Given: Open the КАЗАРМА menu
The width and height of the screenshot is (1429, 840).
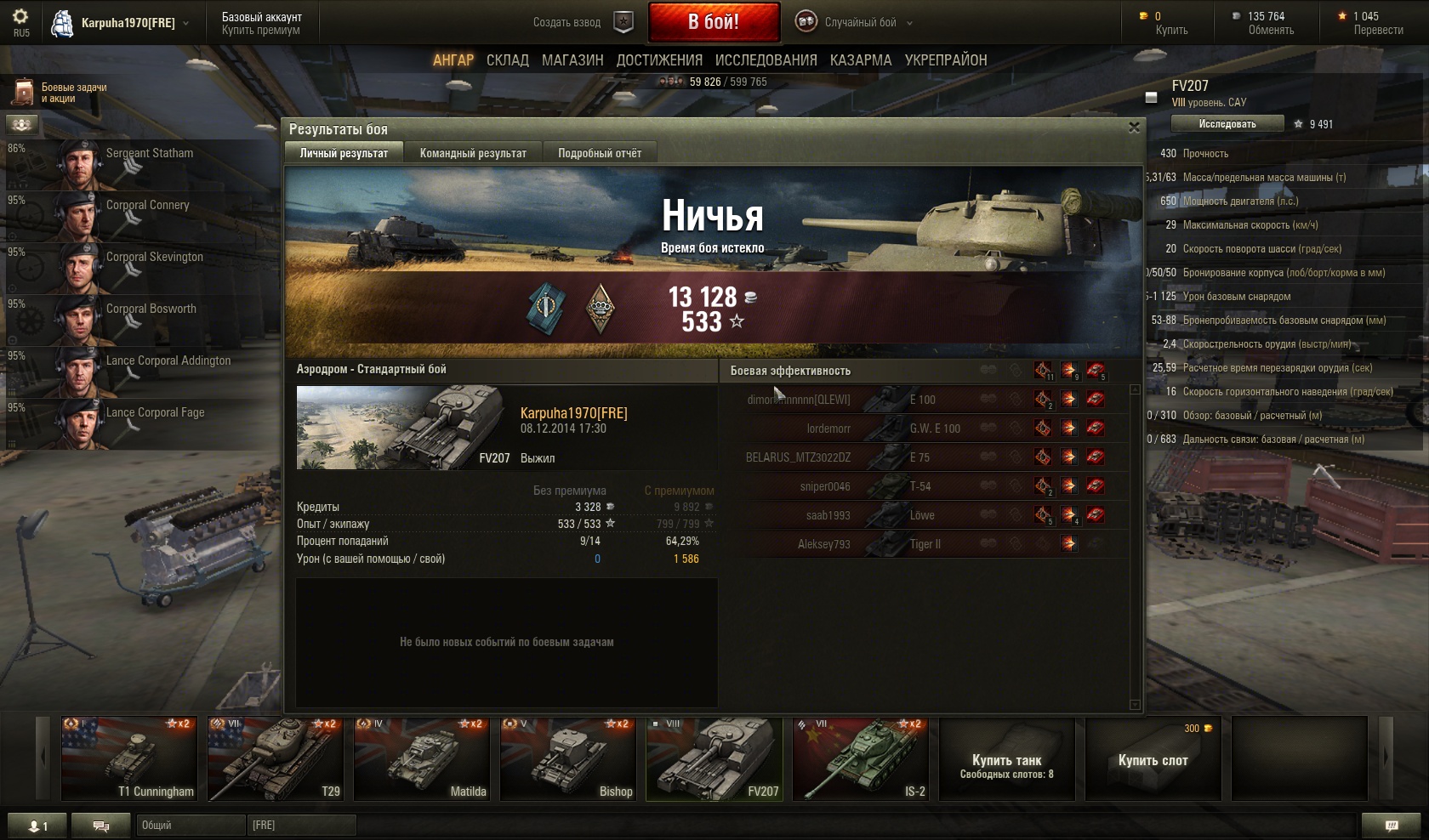Looking at the screenshot, I should point(861,60).
